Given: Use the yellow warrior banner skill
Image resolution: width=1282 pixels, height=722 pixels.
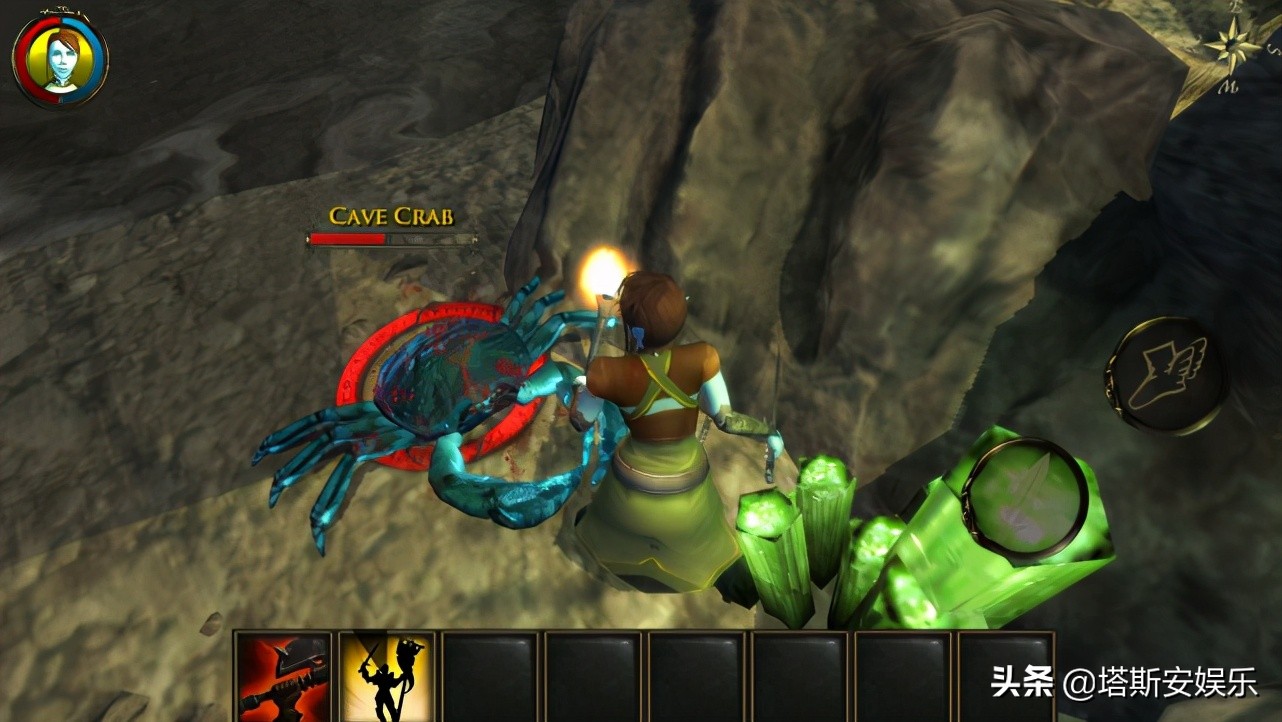Looking at the screenshot, I should pos(387,675).
